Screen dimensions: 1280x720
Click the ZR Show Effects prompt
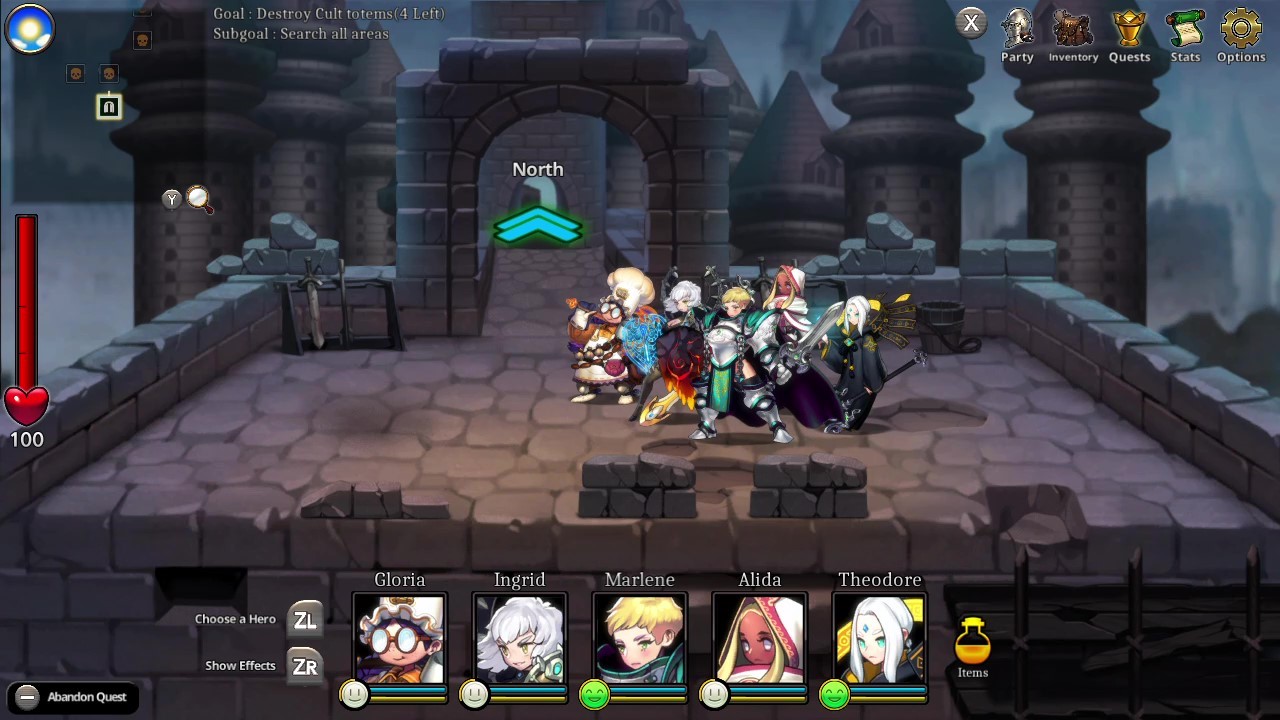[306, 665]
